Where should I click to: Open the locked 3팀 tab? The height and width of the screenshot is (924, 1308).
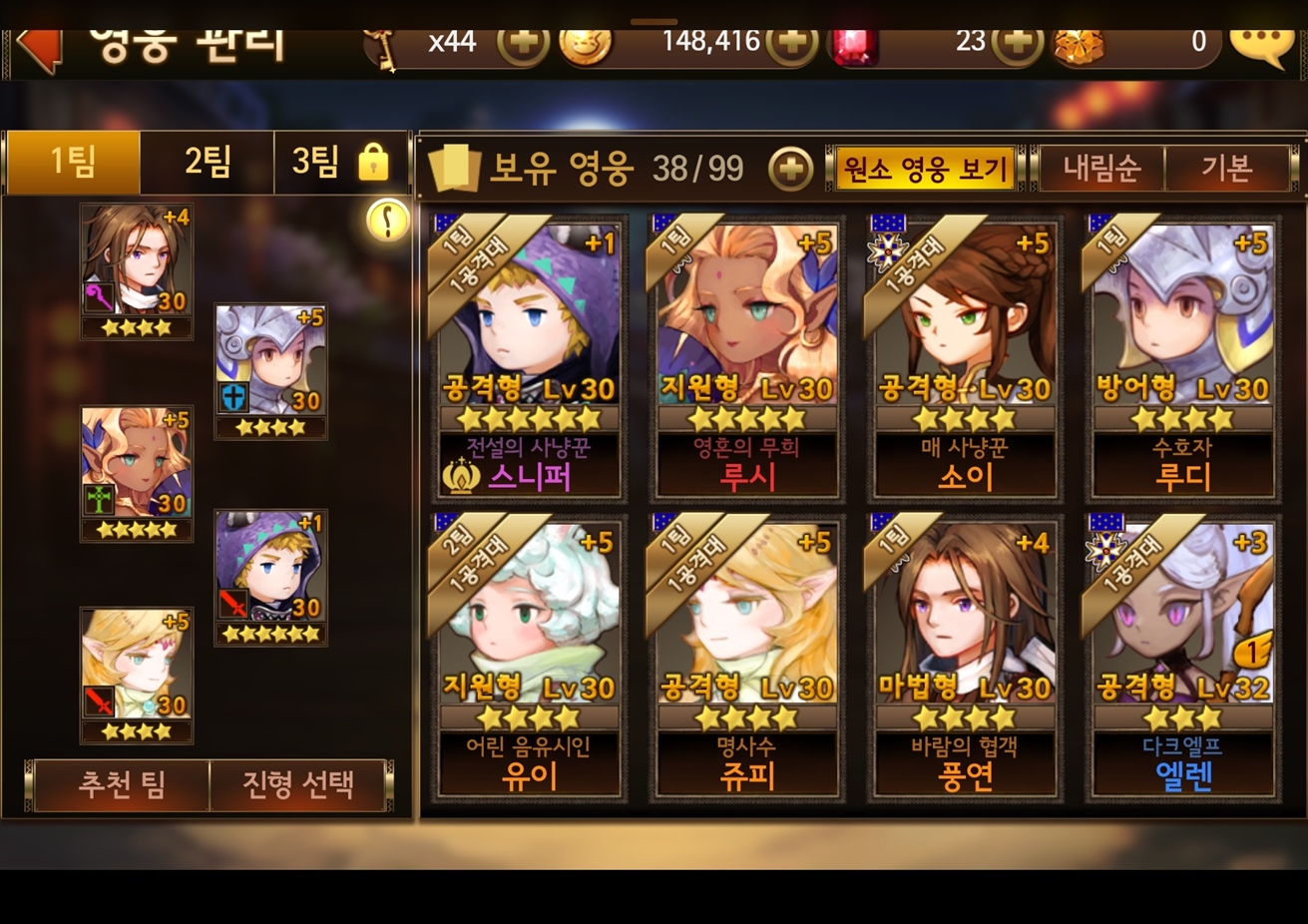(340, 162)
